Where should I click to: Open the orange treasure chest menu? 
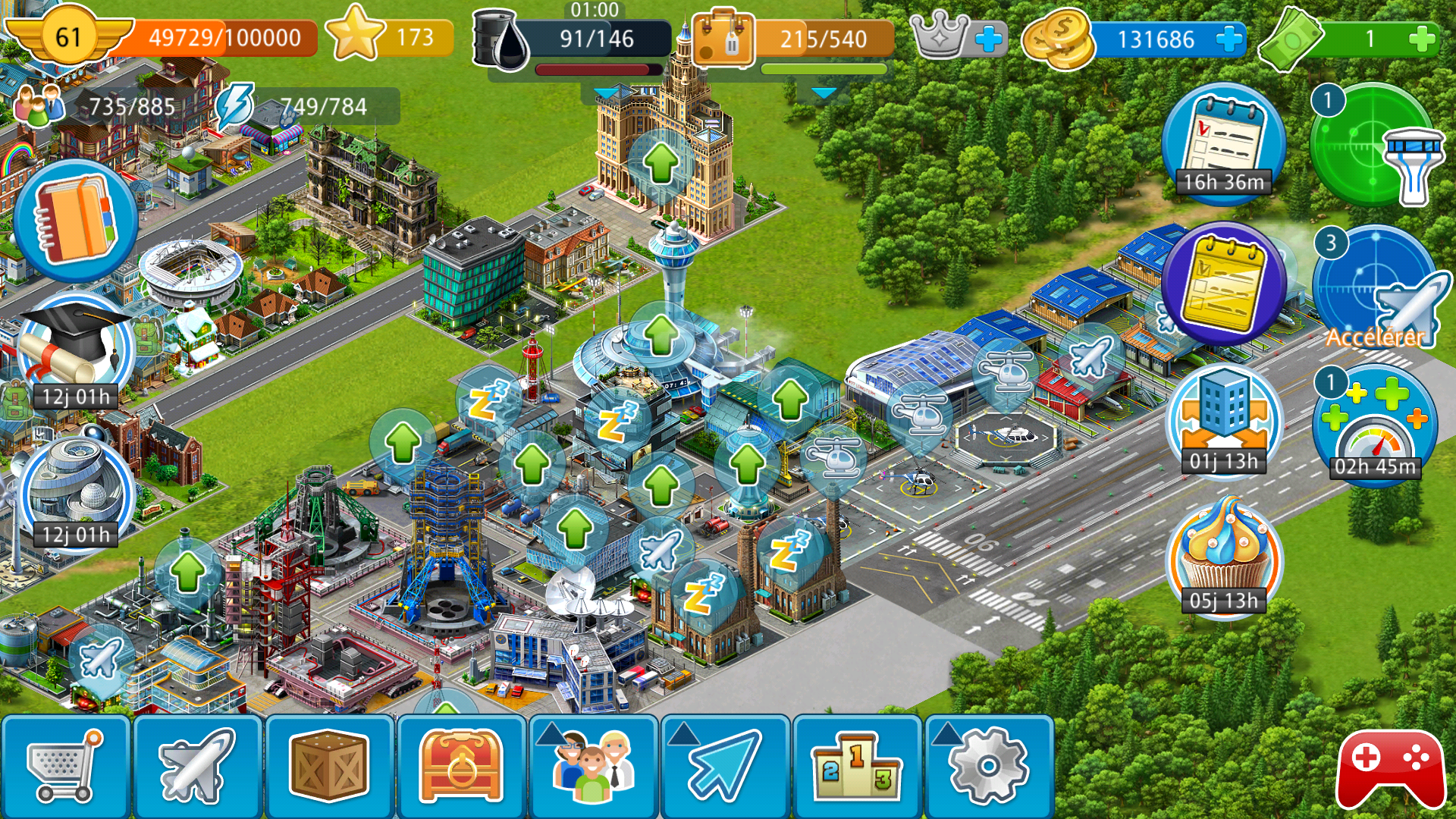pyautogui.click(x=460, y=766)
